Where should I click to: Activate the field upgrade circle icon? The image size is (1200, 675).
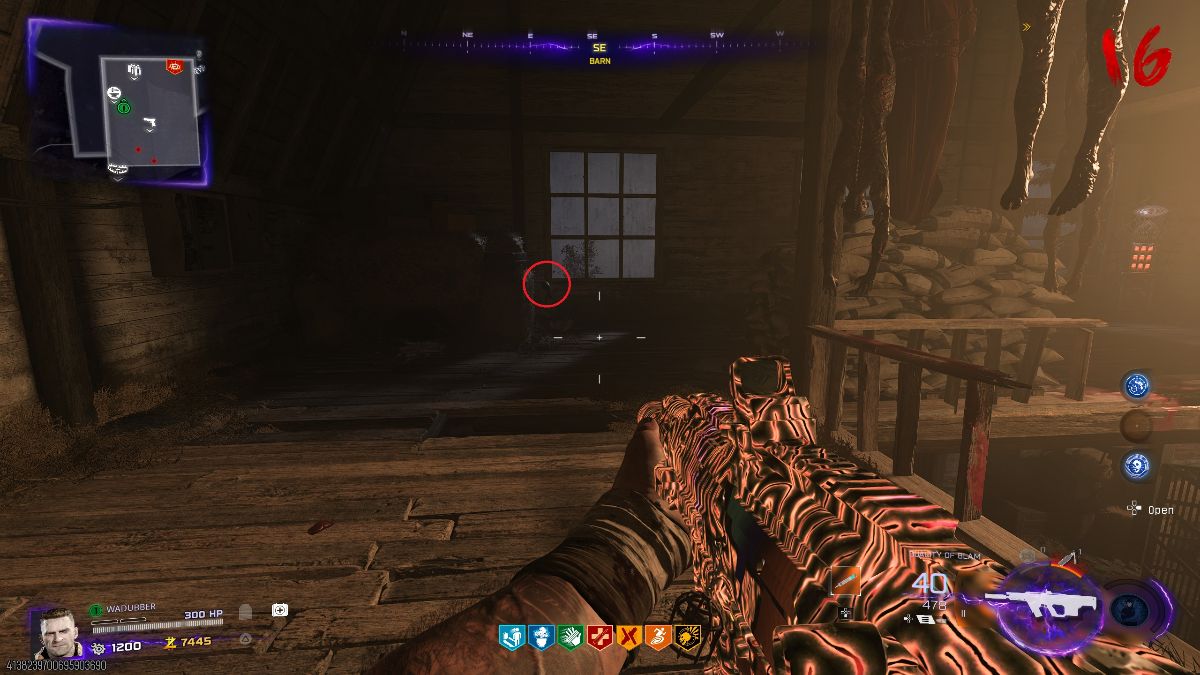(1130, 609)
